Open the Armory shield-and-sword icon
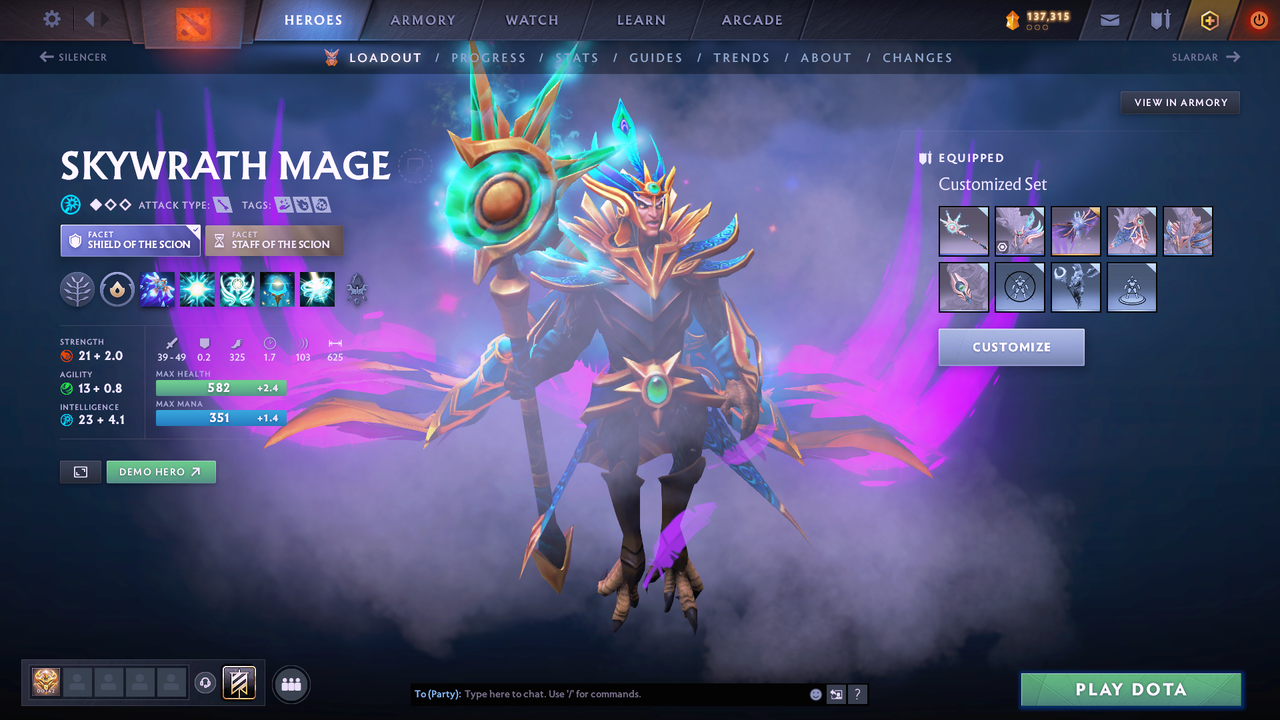 point(1160,20)
